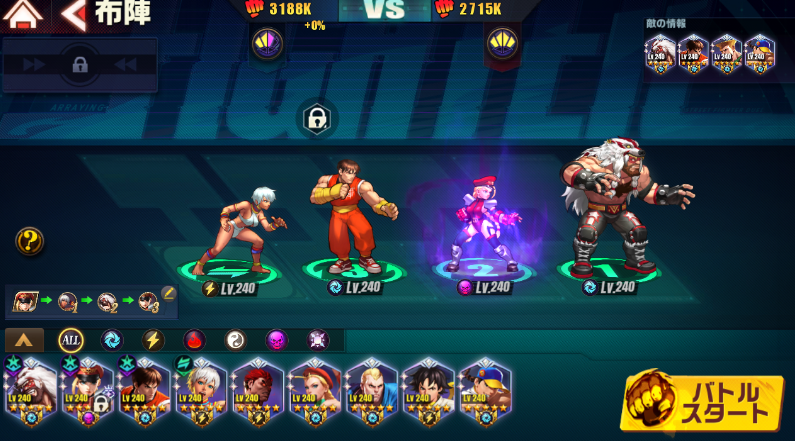This screenshot has width=795, height=441.
Task: Collapse the fighter roster with the up arrow
Action: click(25, 340)
